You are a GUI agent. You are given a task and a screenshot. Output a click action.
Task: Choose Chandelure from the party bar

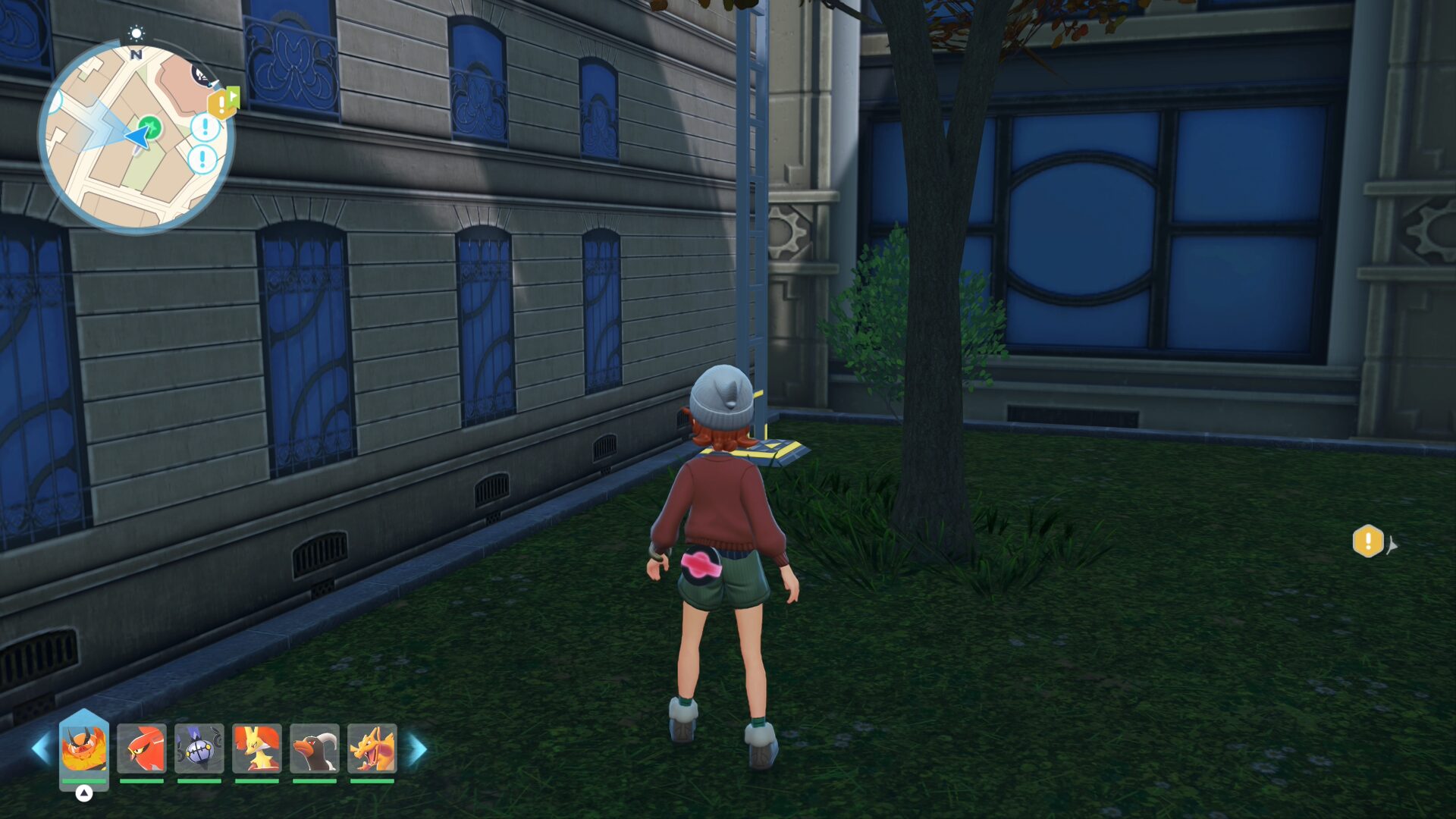click(199, 748)
